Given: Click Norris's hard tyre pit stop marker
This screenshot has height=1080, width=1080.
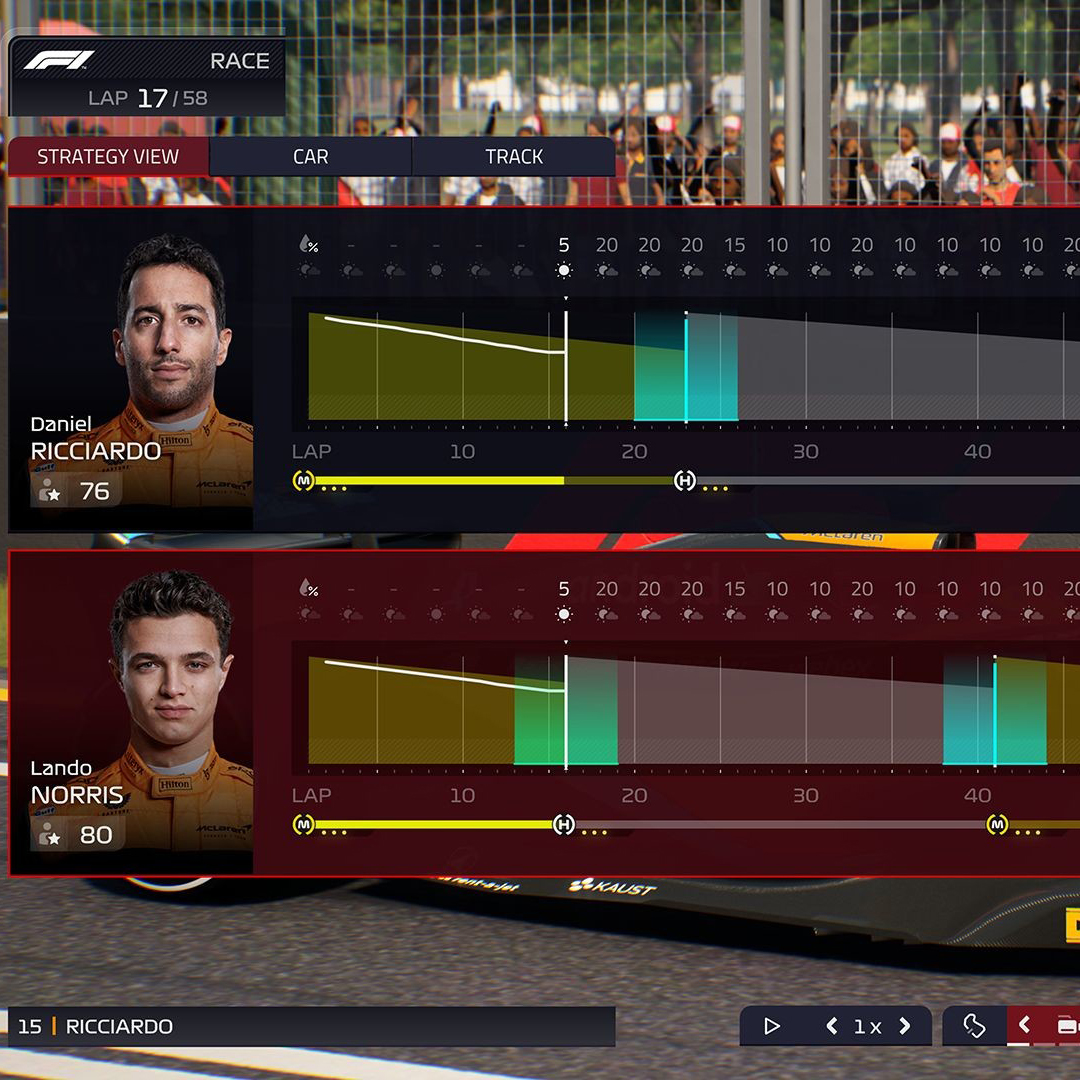Looking at the screenshot, I should pyautogui.click(x=564, y=825).
